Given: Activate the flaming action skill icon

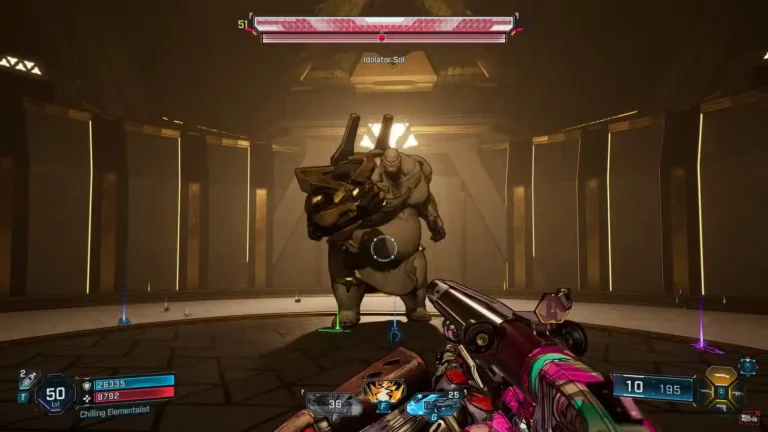Looking at the screenshot, I should [x=378, y=391].
